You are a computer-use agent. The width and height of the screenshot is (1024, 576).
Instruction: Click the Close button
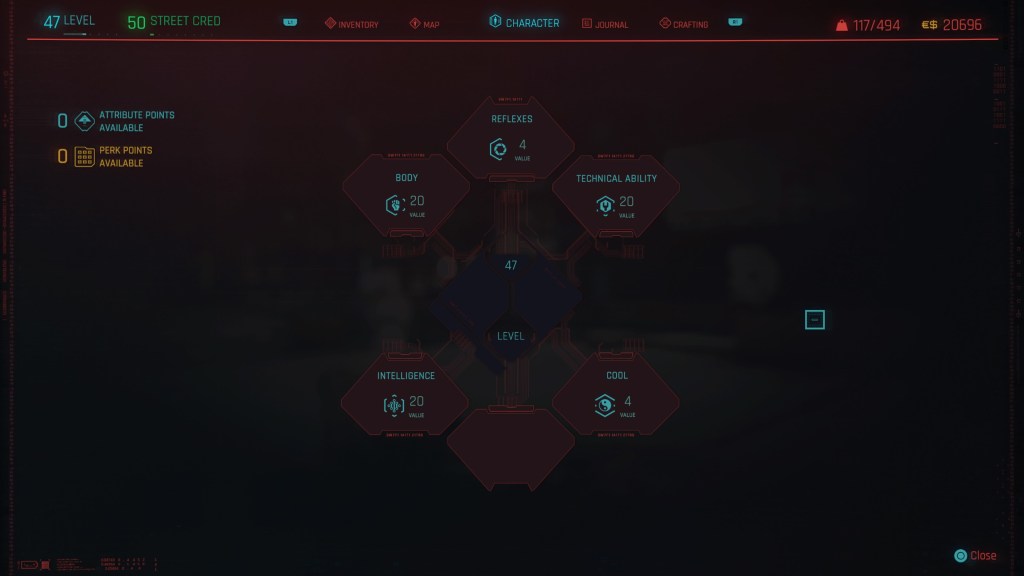(976, 556)
